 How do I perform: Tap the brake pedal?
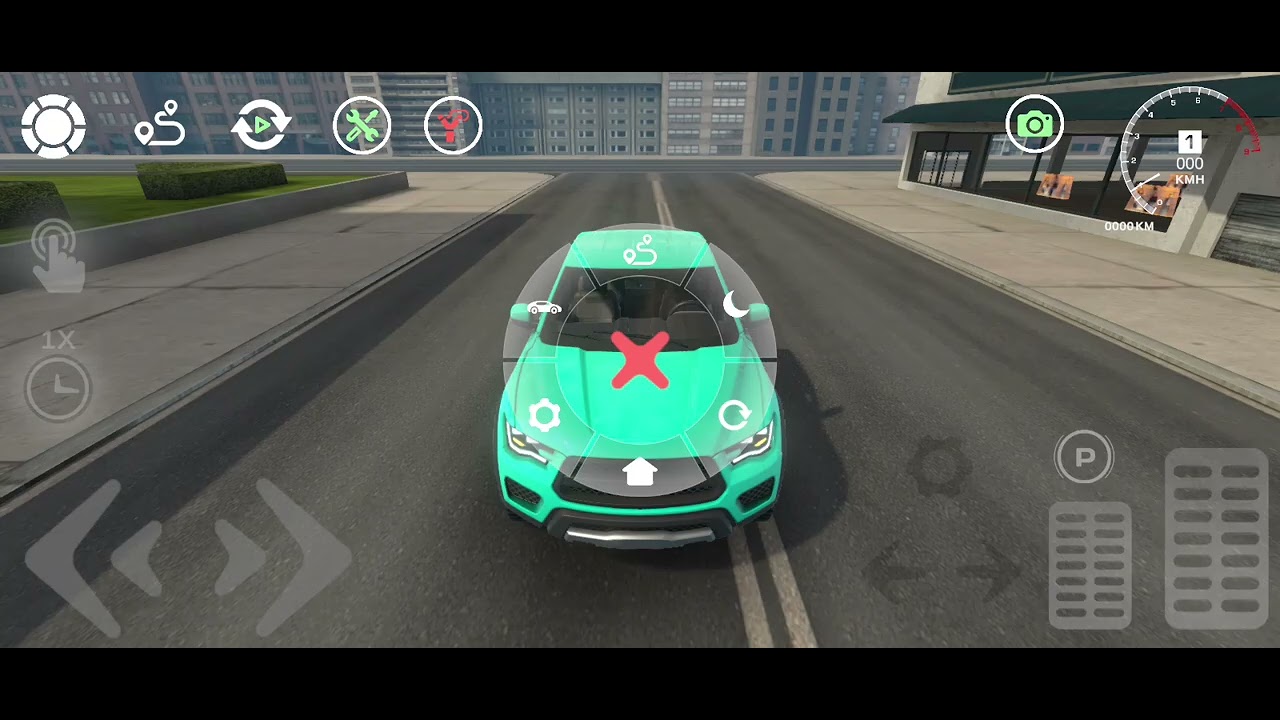(x=1090, y=565)
